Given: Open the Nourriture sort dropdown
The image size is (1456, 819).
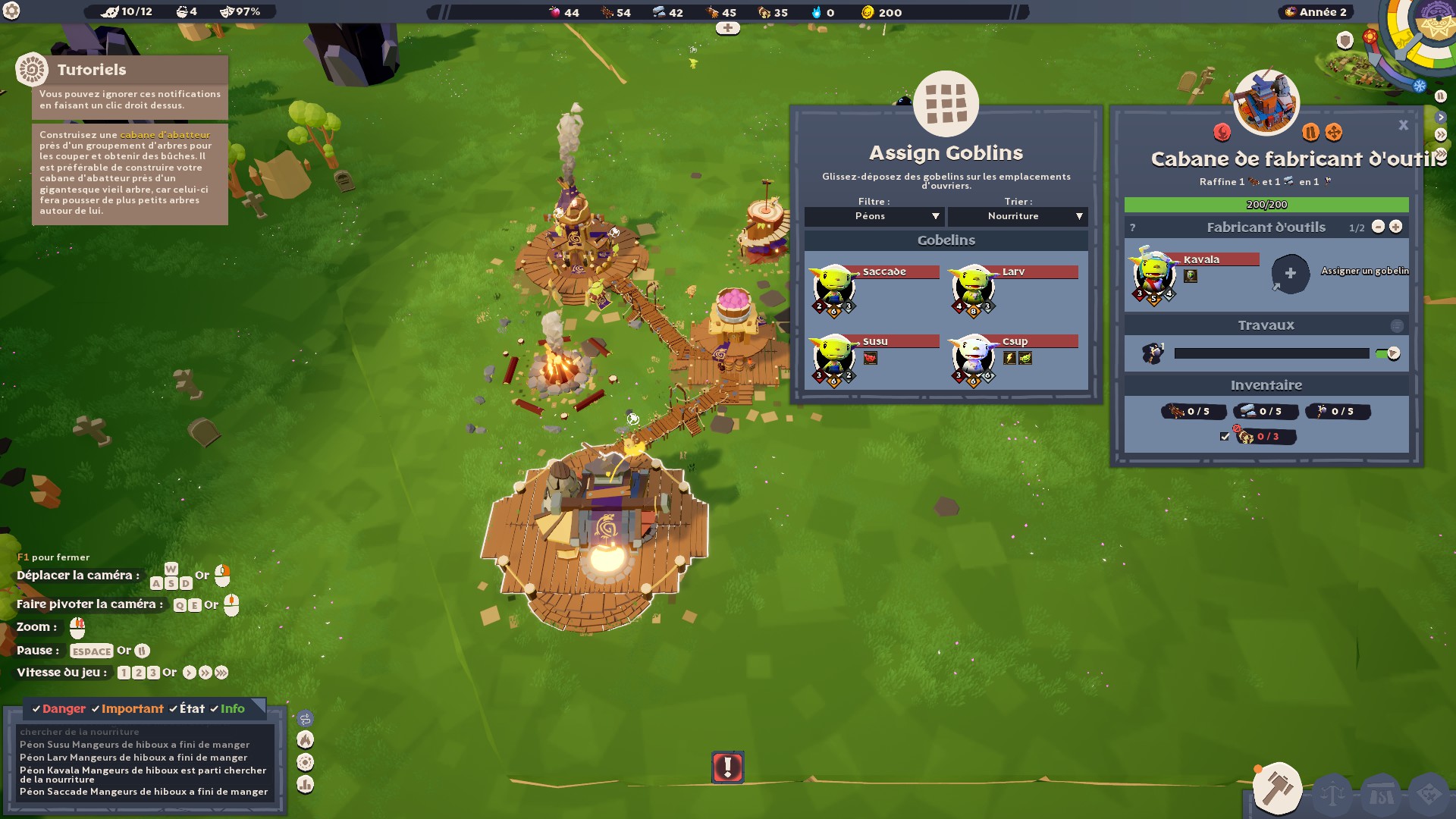Looking at the screenshot, I should 1017,216.
